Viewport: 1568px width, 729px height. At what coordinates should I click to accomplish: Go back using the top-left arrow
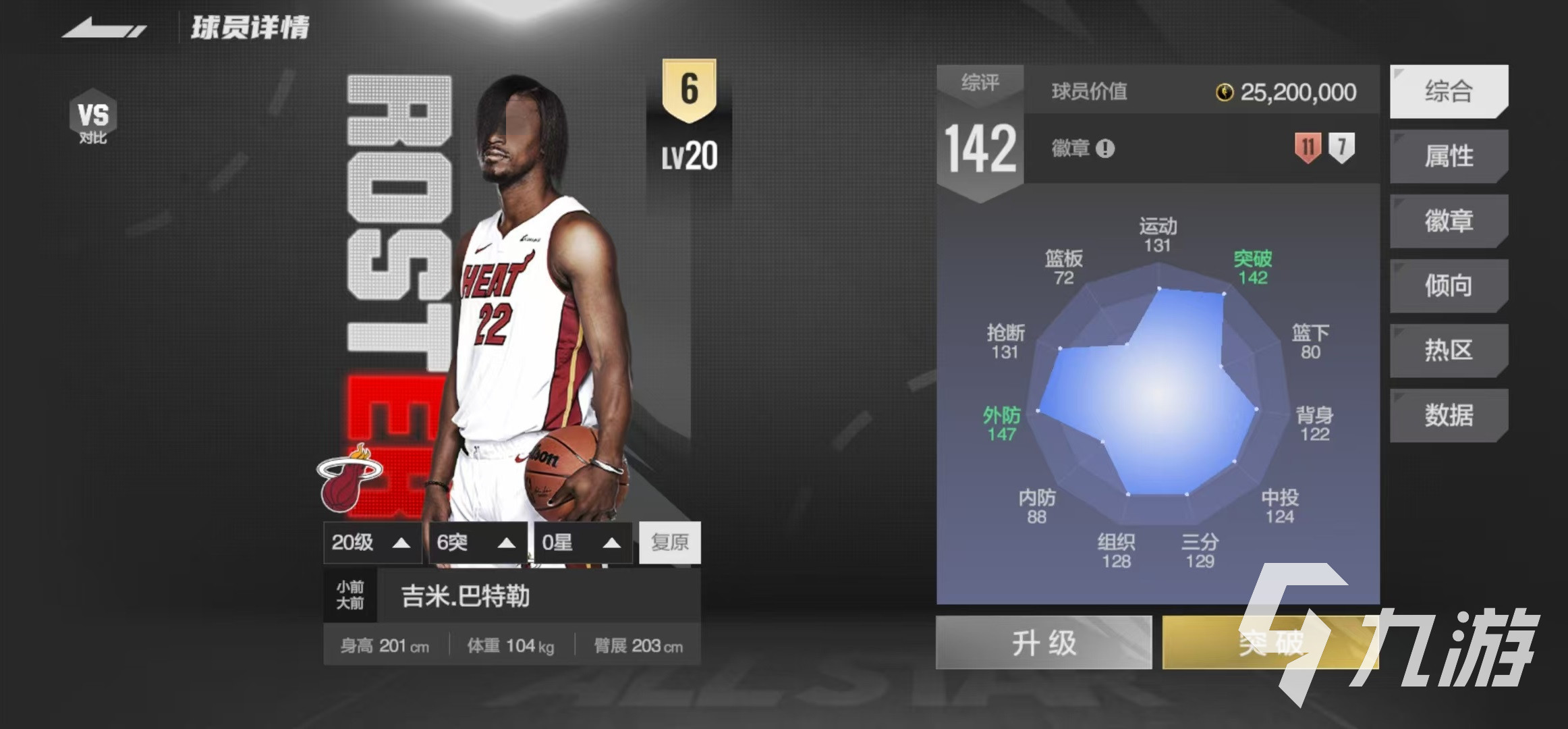(105, 29)
